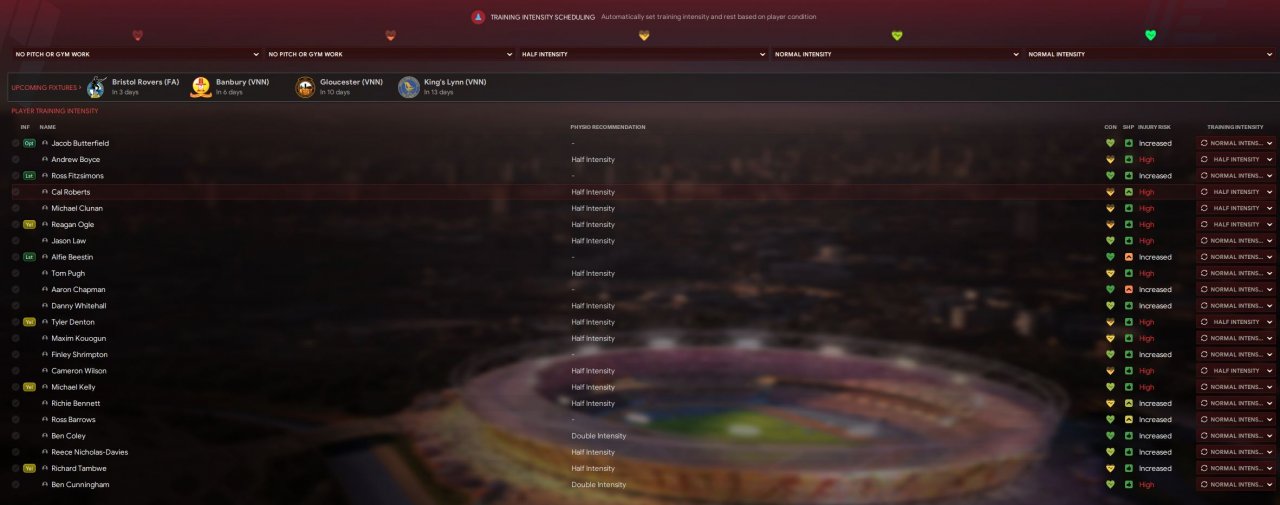Sort players by the Injury Risk column

(1153, 127)
